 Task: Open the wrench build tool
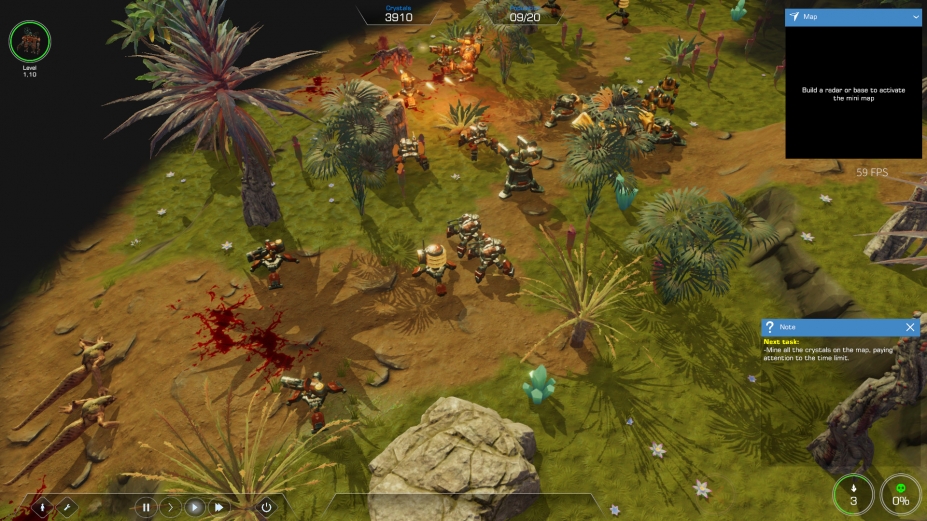point(67,507)
